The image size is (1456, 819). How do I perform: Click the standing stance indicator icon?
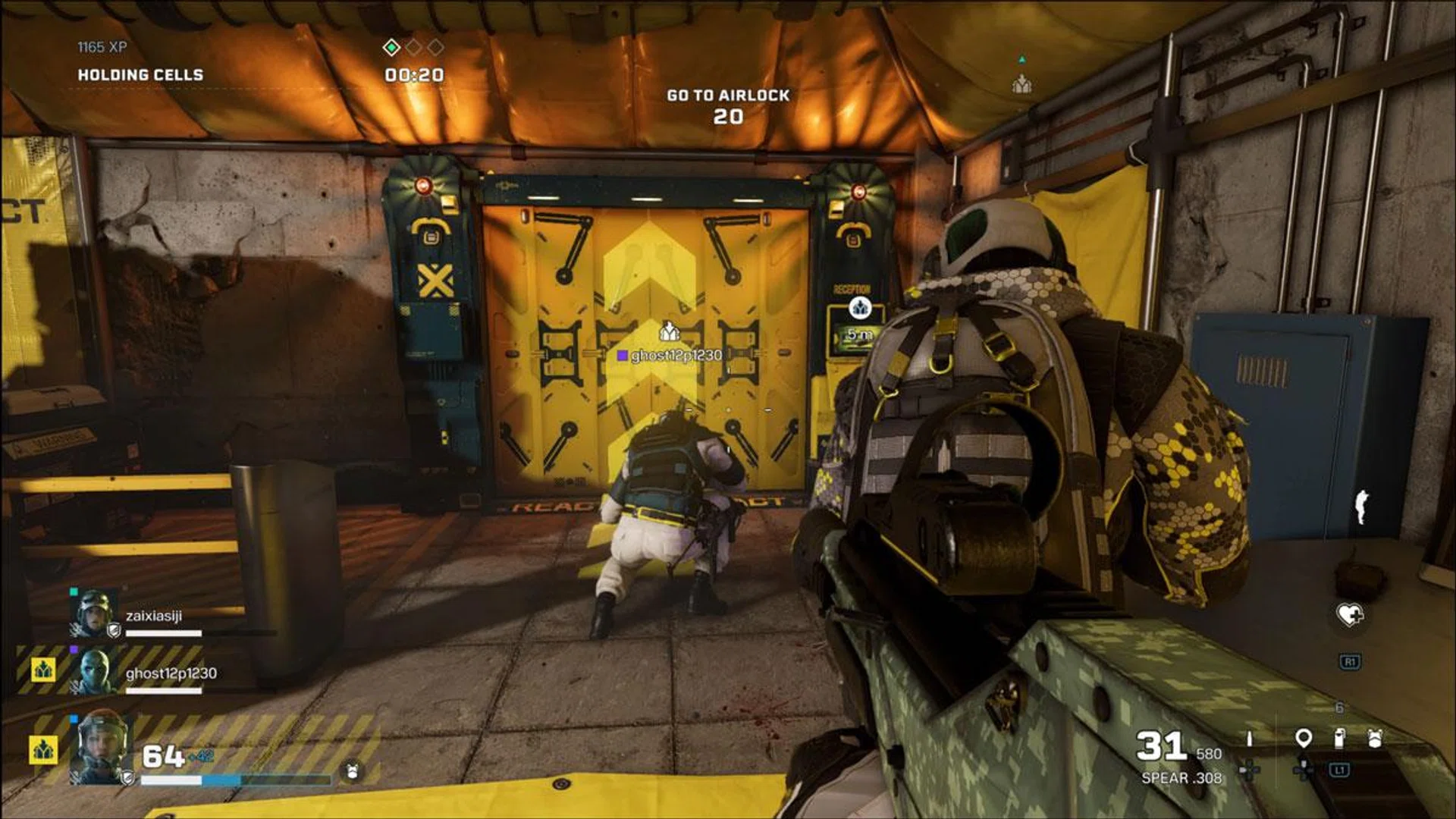pyautogui.click(x=1361, y=507)
